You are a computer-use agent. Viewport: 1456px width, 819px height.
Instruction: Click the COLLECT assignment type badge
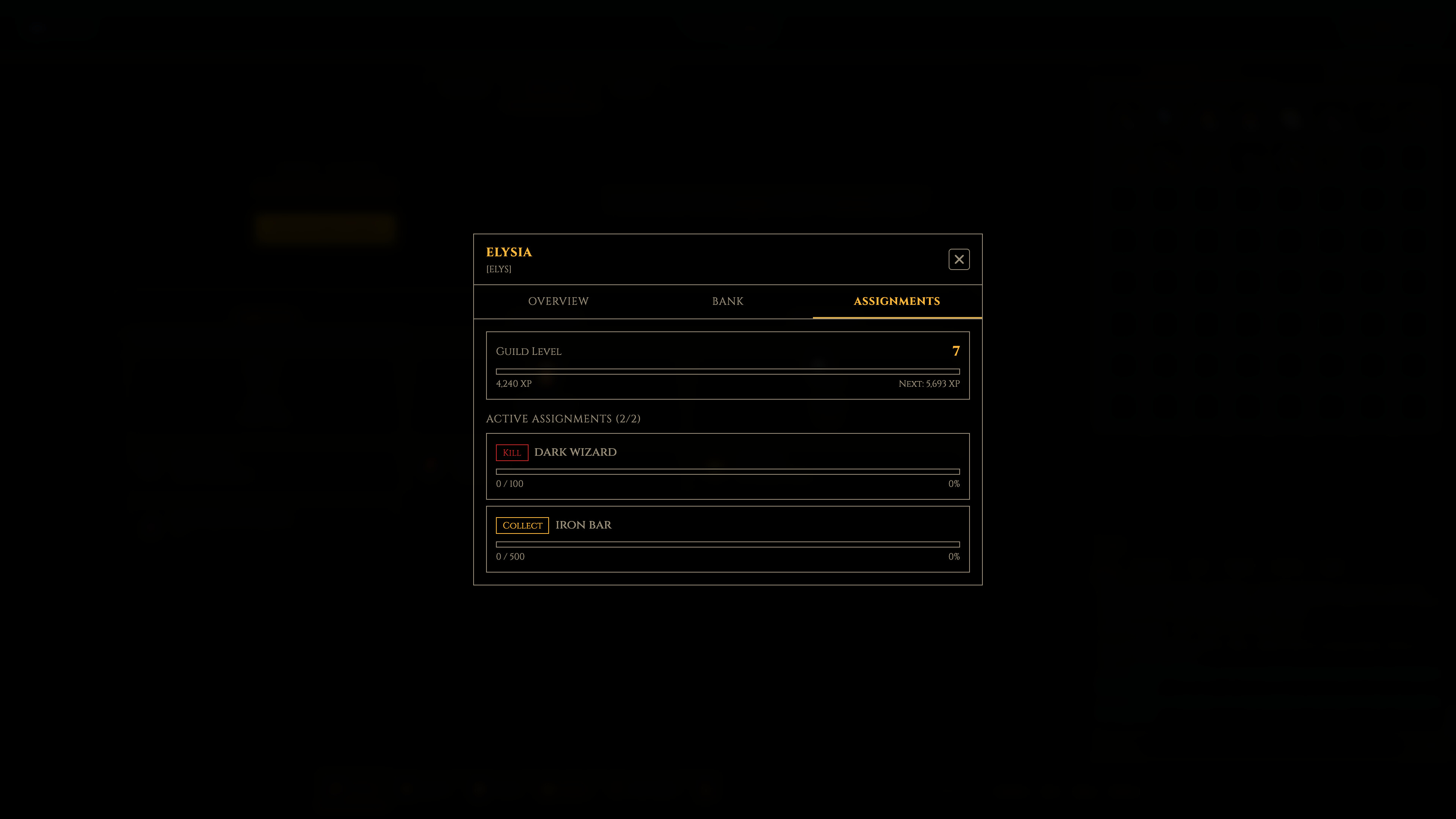(522, 525)
